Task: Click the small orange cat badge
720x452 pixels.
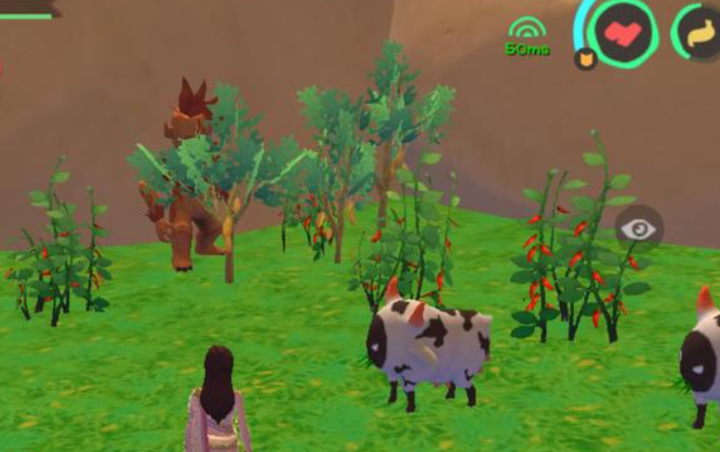Action: point(584,60)
